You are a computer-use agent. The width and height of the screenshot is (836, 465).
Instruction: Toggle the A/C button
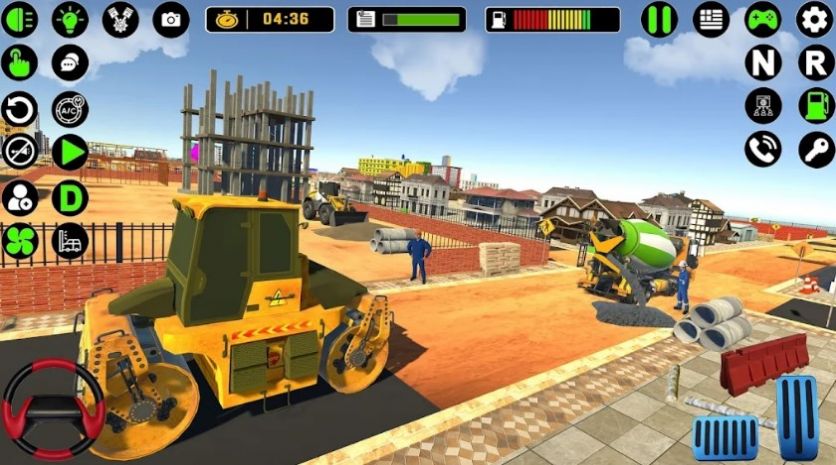point(70,108)
